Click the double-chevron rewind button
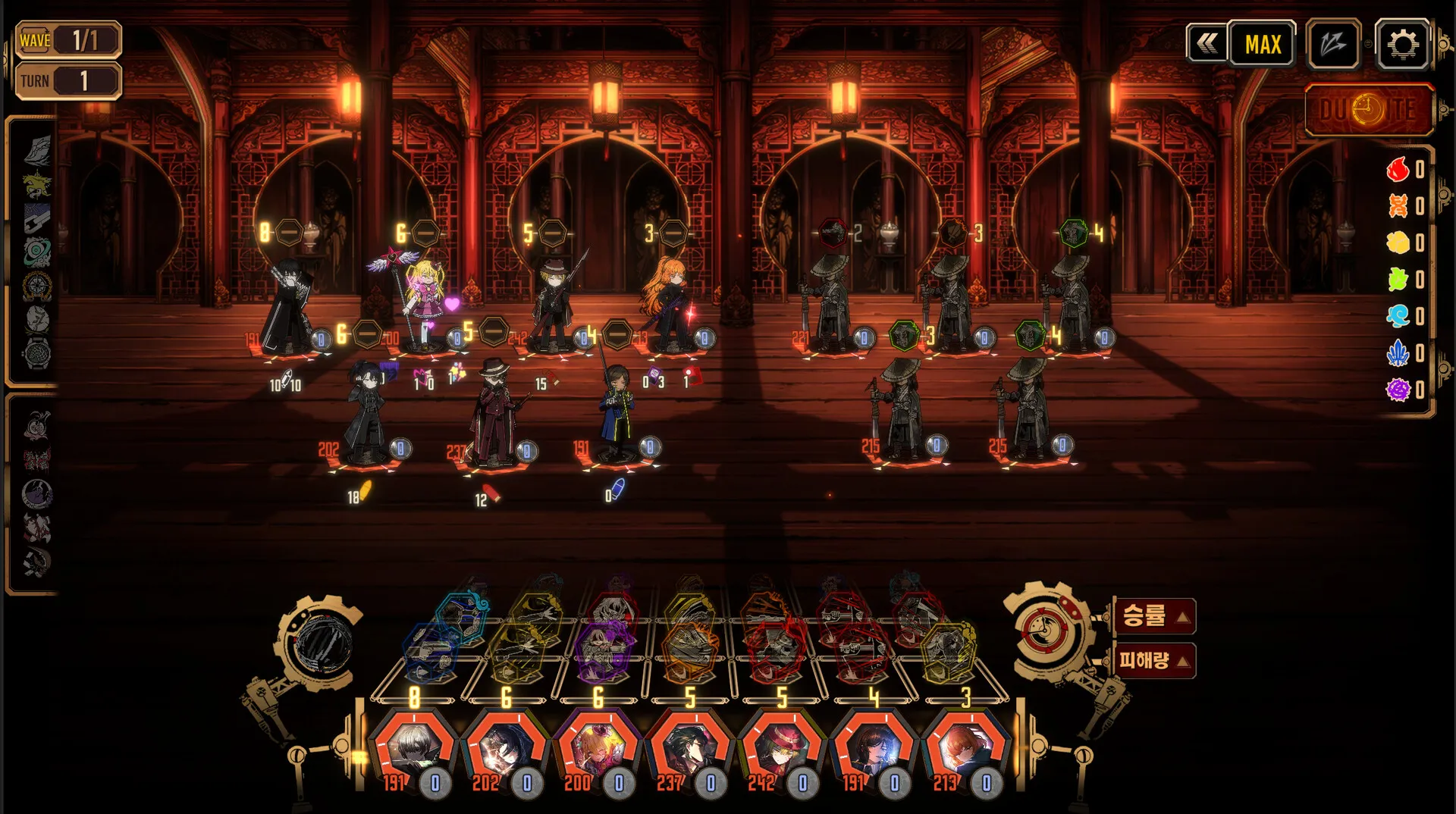The width and height of the screenshot is (1456, 814). pos(1207,44)
